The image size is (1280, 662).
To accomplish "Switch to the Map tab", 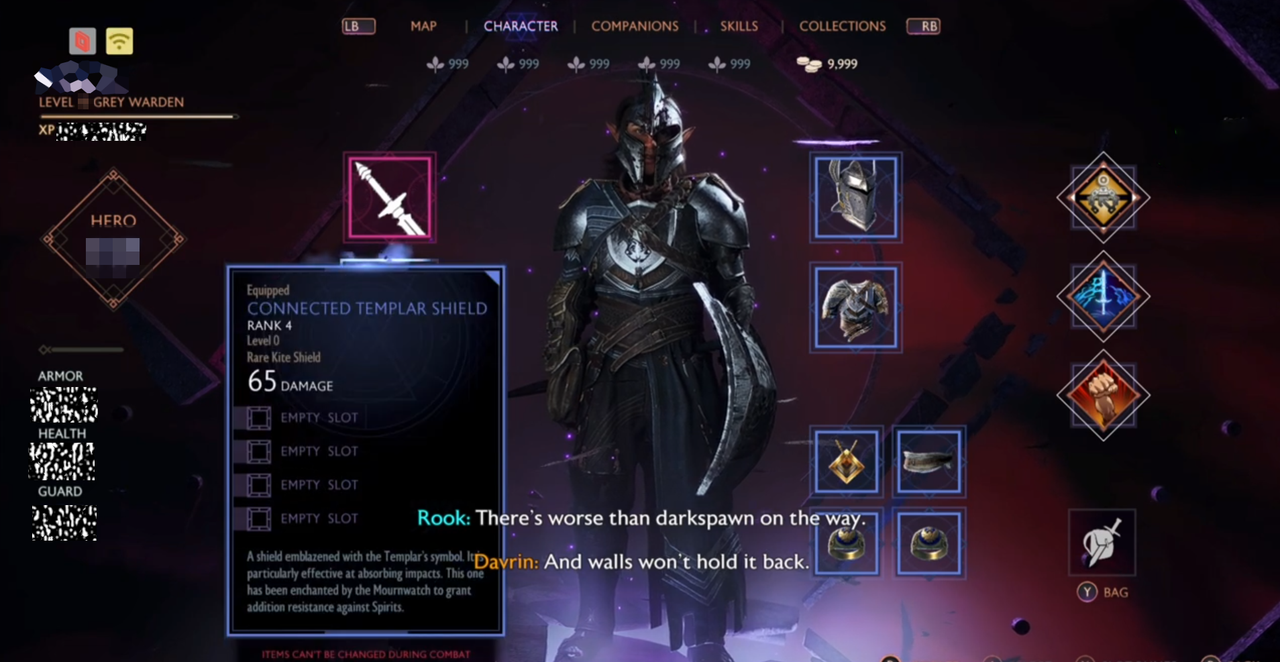I will [423, 26].
